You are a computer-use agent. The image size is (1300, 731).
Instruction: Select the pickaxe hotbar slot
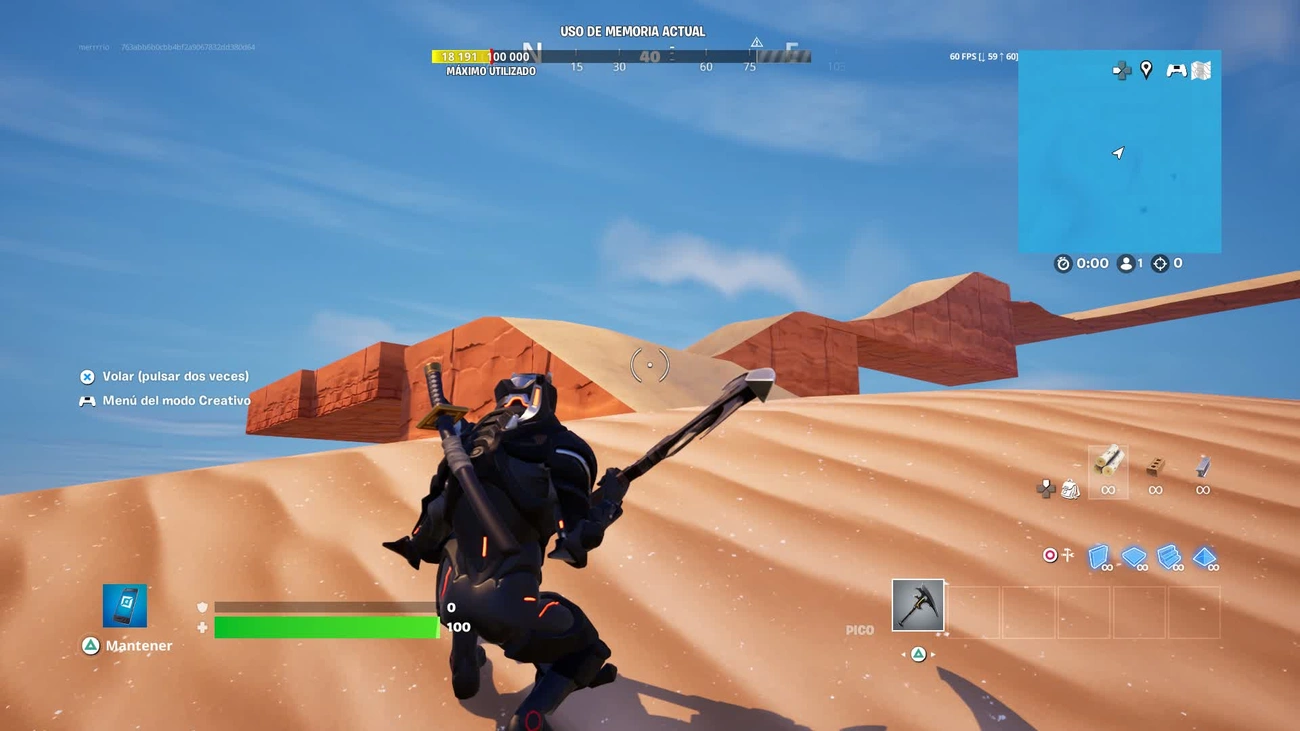click(917, 606)
